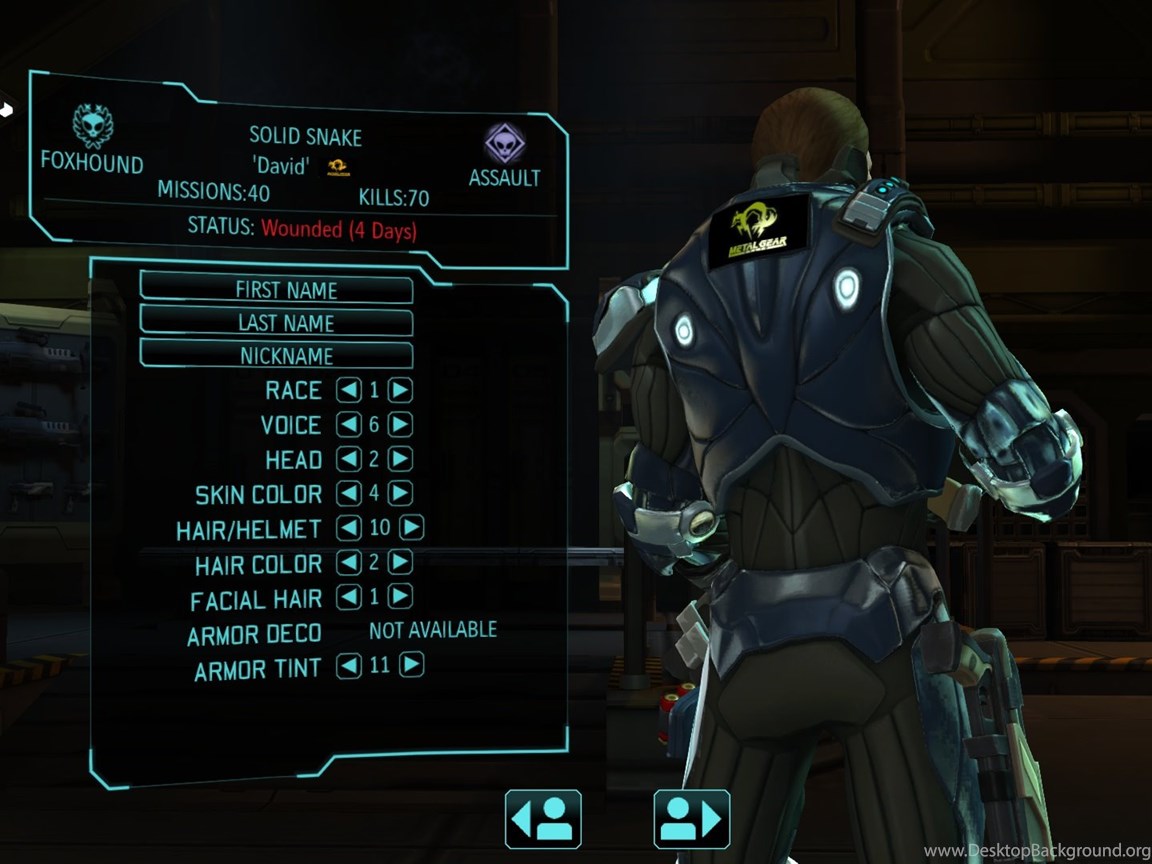Cycle Hair Color forward
The image size is (1152, 864).
coord(400,563)
